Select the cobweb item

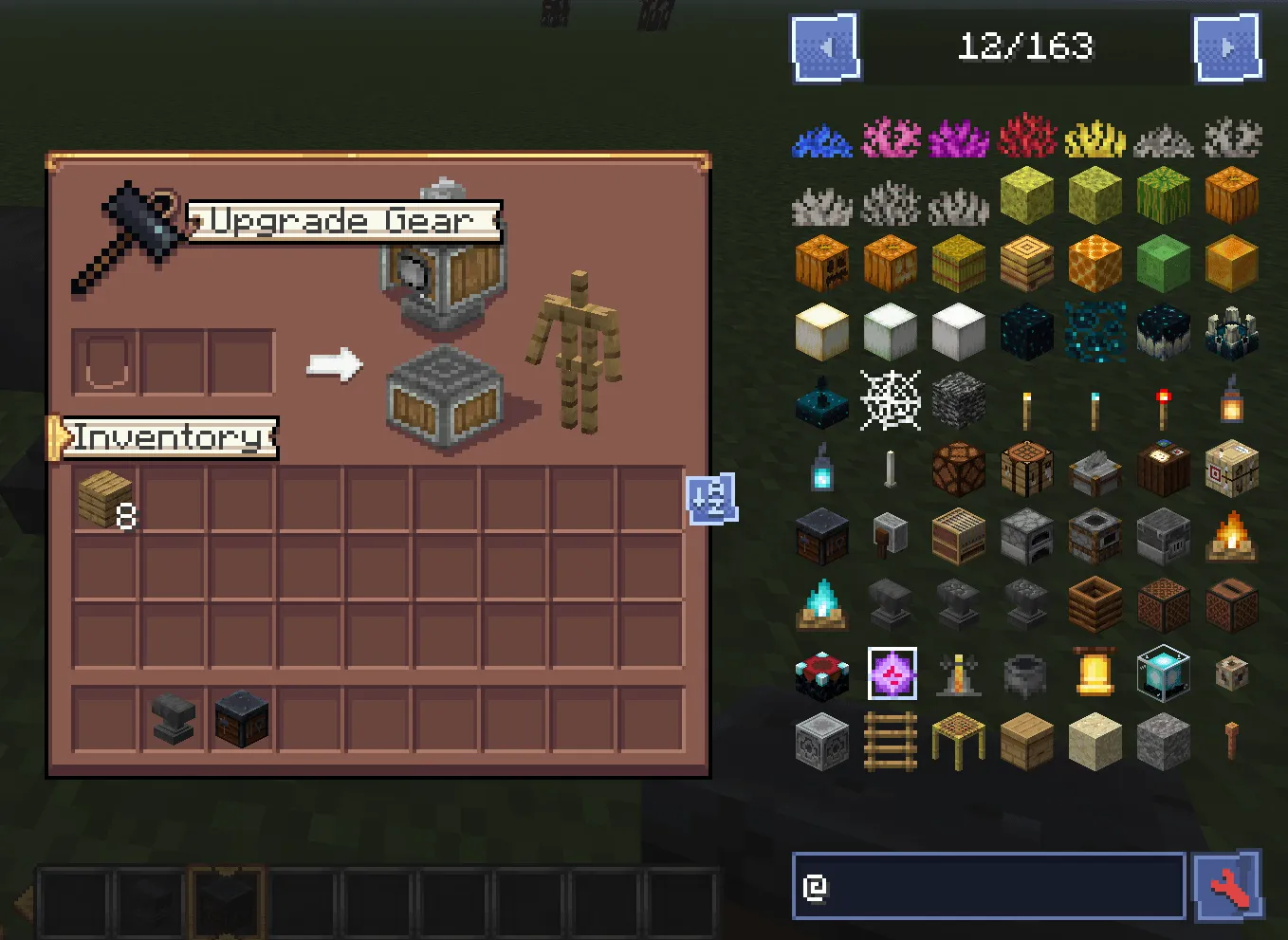click(x=890, y=401)
